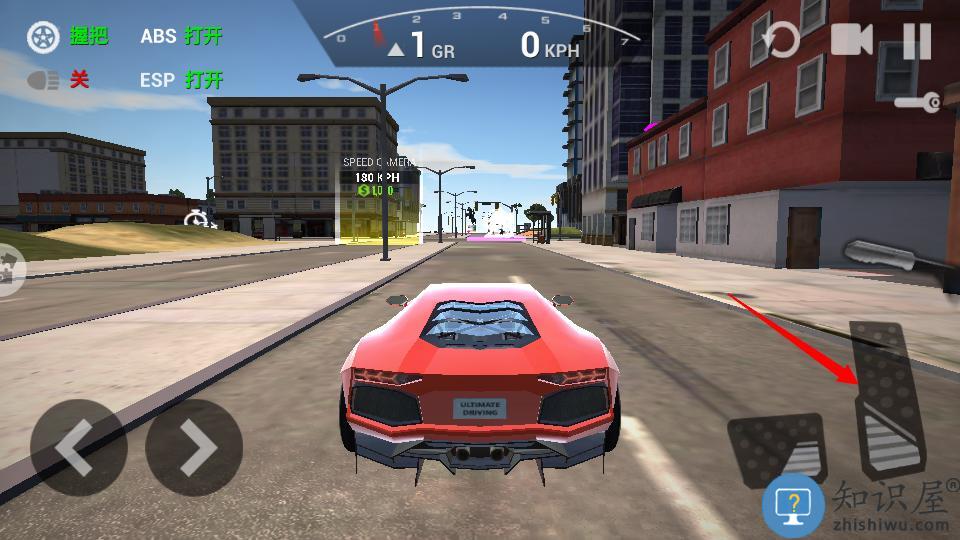Open the half-hidden round button at the left edge
Image resolution: width=960 pixels, height=540 pixels.
tap(10, 270)
